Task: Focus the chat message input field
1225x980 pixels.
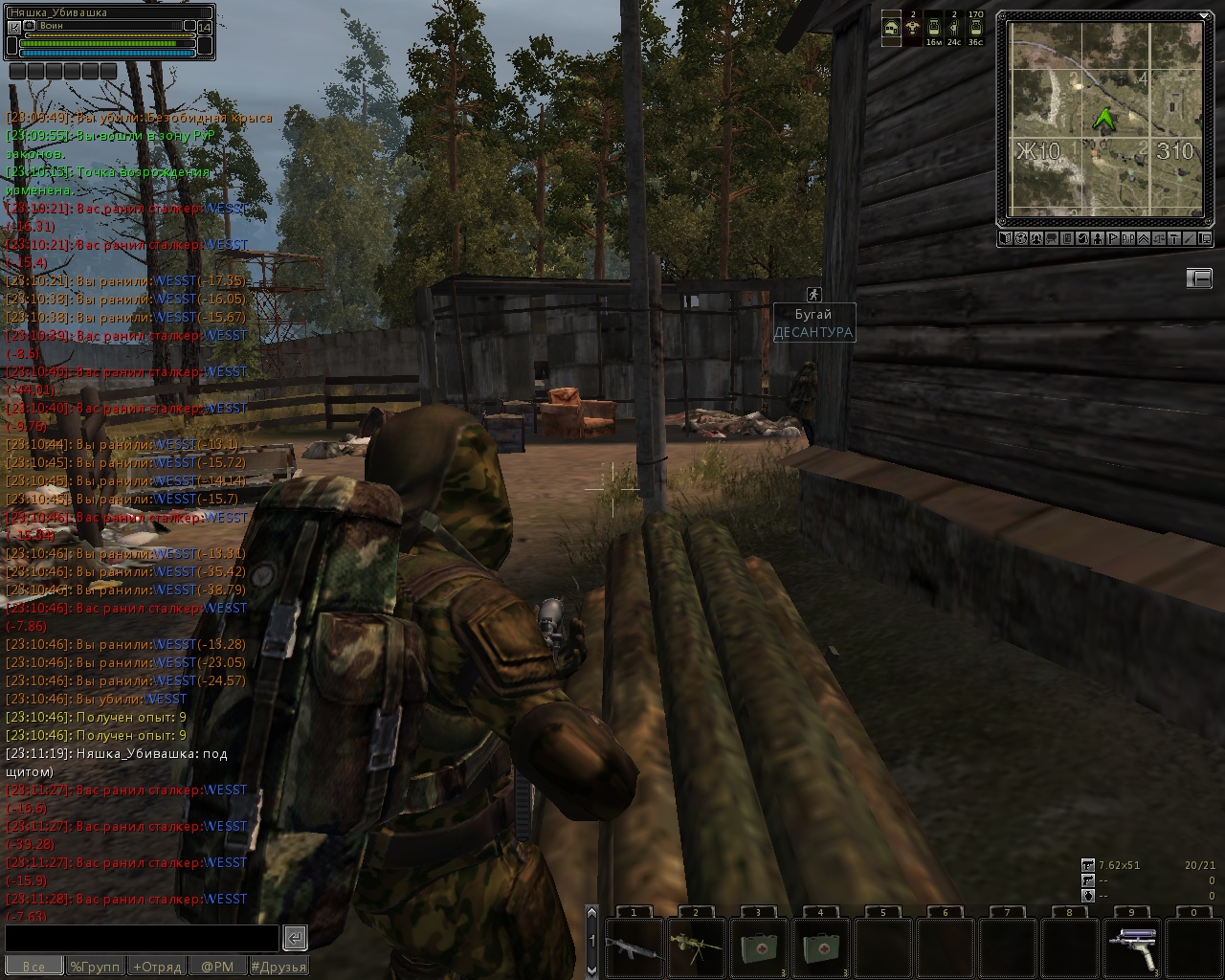Action: [x=142, y=938]
